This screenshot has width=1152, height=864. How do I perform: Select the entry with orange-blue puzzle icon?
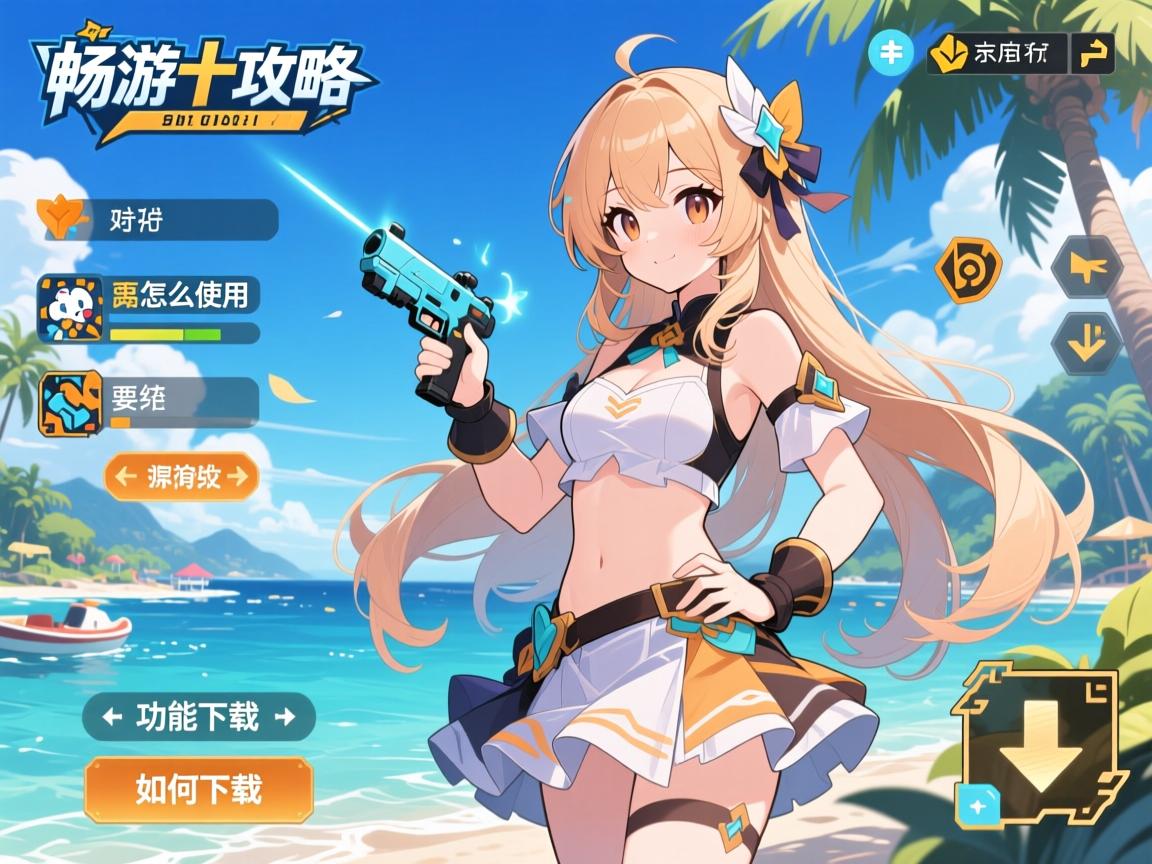coord(148,401)
